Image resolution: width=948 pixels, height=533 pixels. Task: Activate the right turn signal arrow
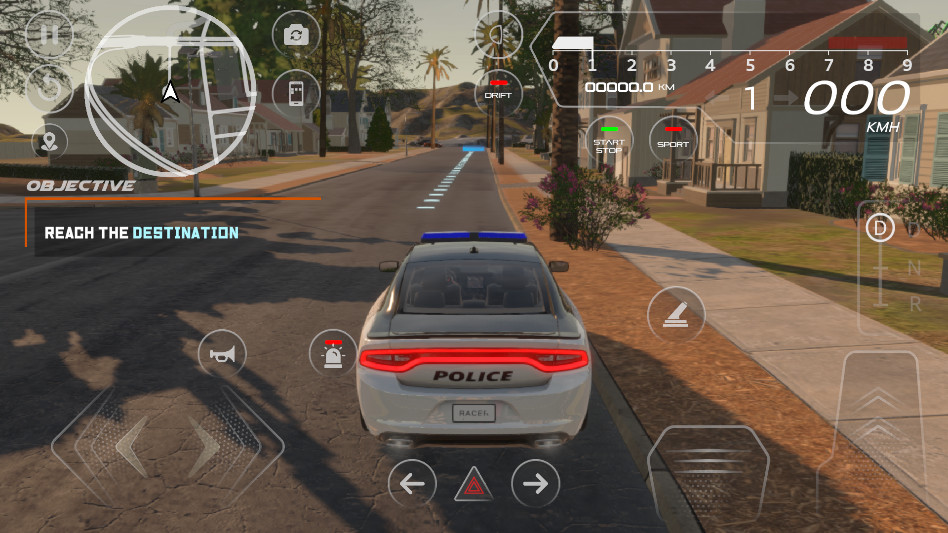pyautogui.click(x=536, y=484)
